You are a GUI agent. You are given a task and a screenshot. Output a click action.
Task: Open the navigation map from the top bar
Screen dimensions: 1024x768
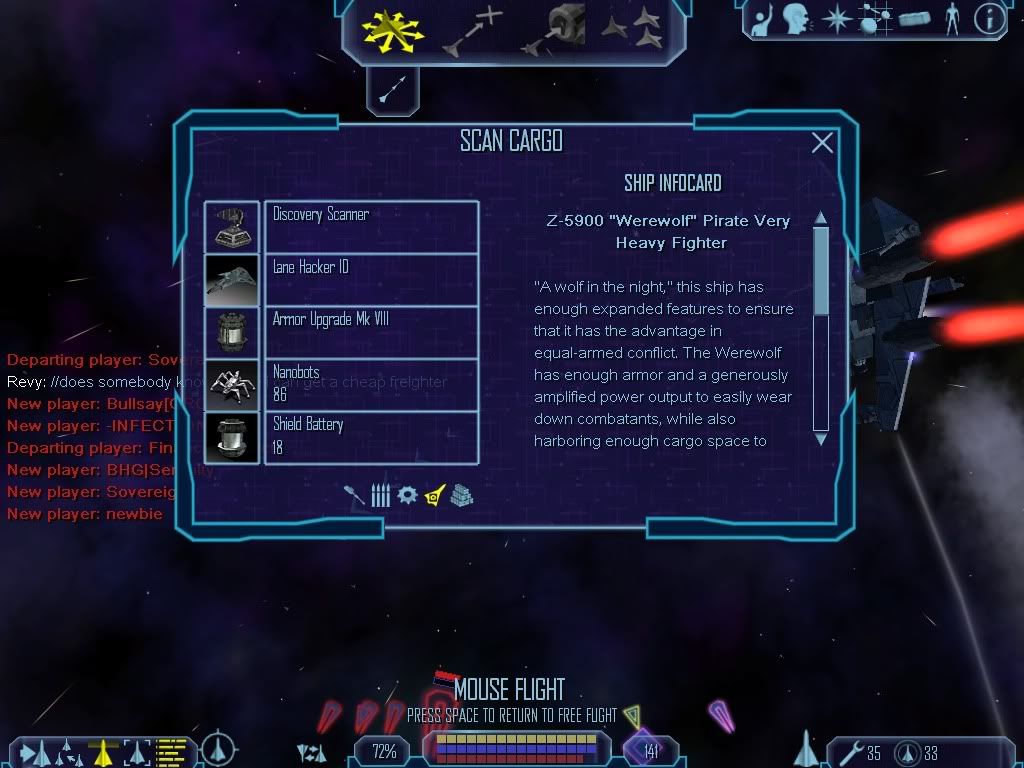[876, 20]
